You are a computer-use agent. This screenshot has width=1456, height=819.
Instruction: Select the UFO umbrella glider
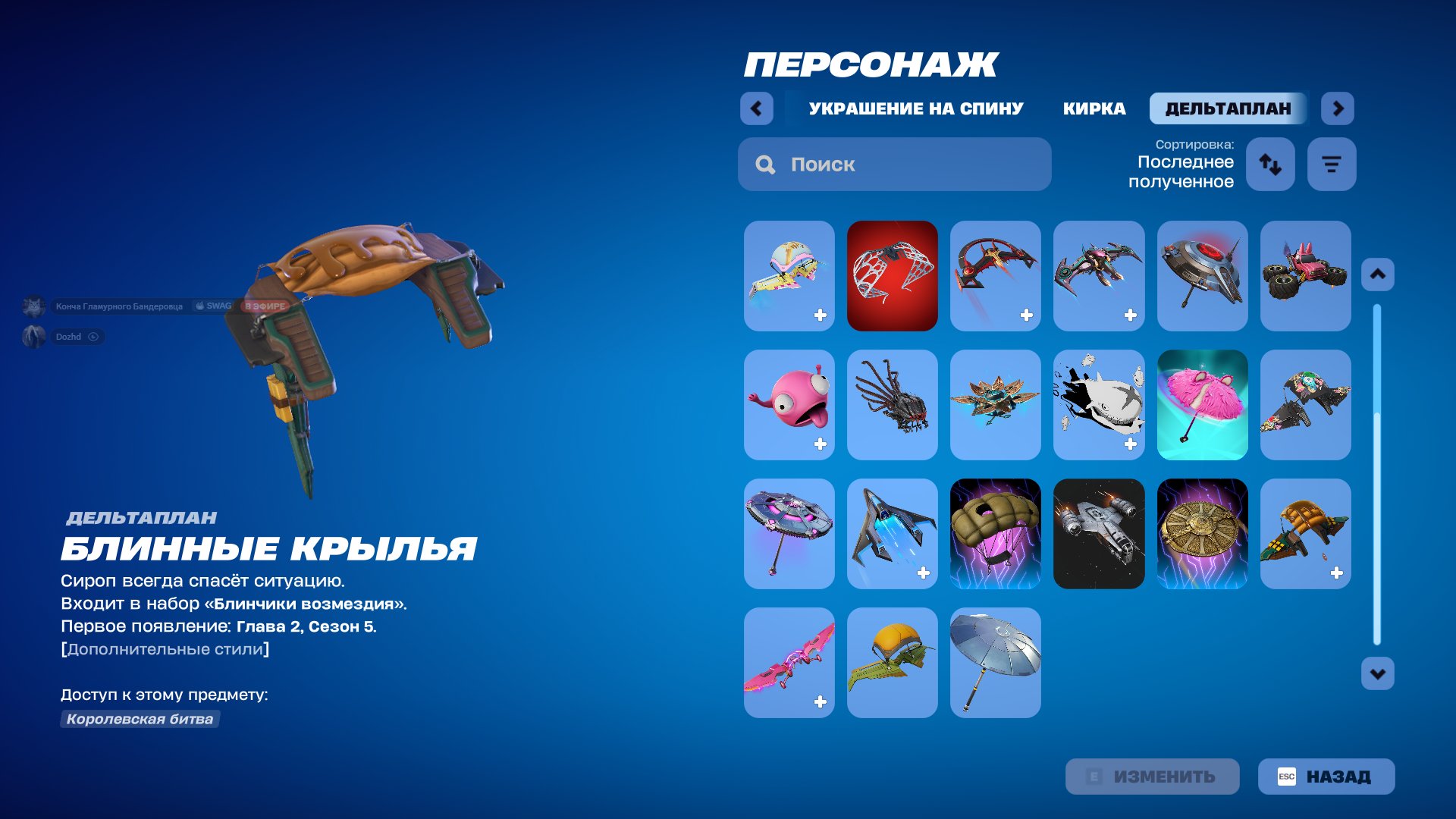pyautogui.click(x=789, y=533)
